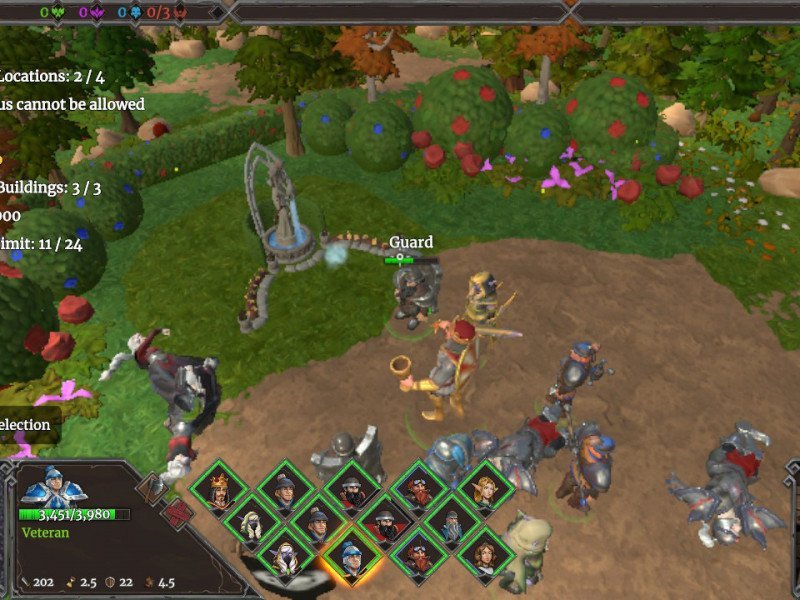Click the orange-highlighted blue knight portrait

tap(352, 555)
